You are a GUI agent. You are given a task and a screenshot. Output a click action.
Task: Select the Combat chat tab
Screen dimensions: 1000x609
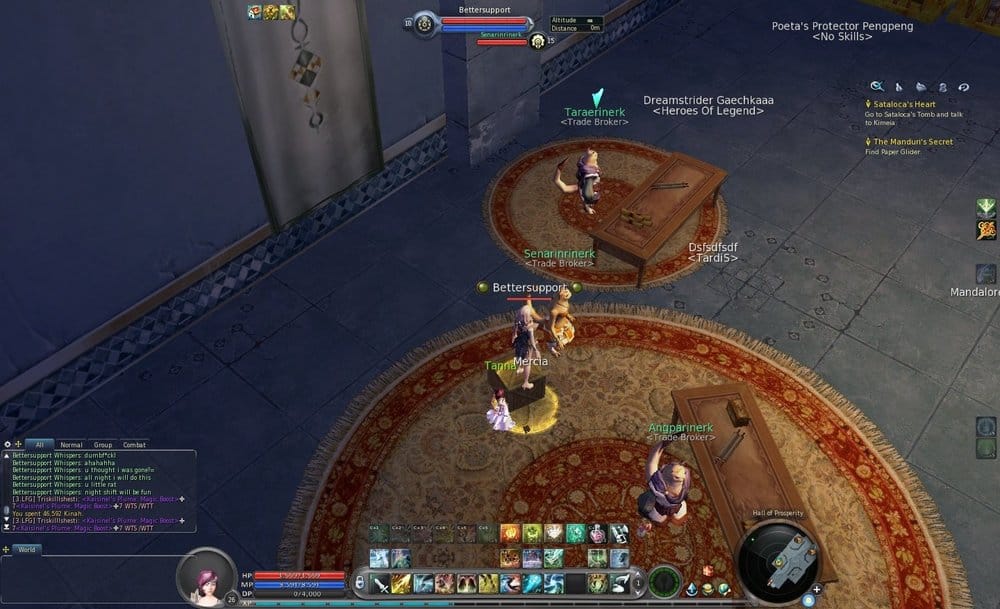click(134, 444)
